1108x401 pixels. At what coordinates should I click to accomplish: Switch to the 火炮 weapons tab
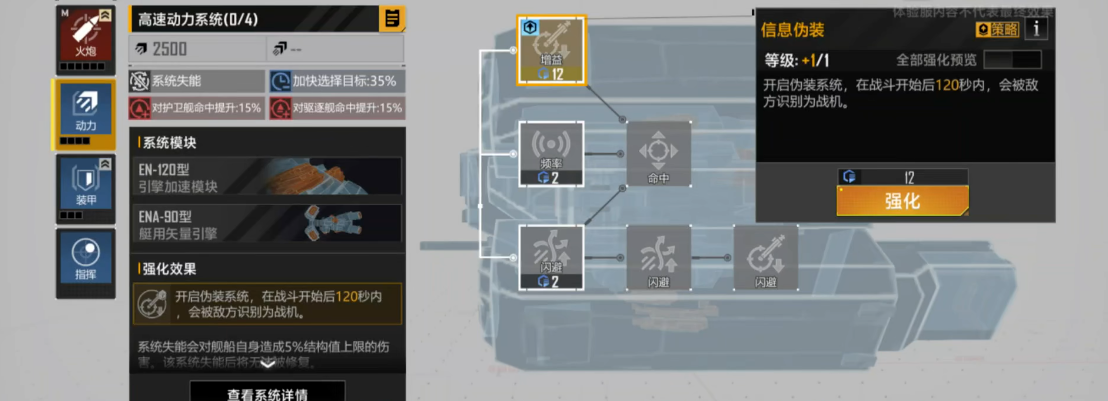coord(84,37)
